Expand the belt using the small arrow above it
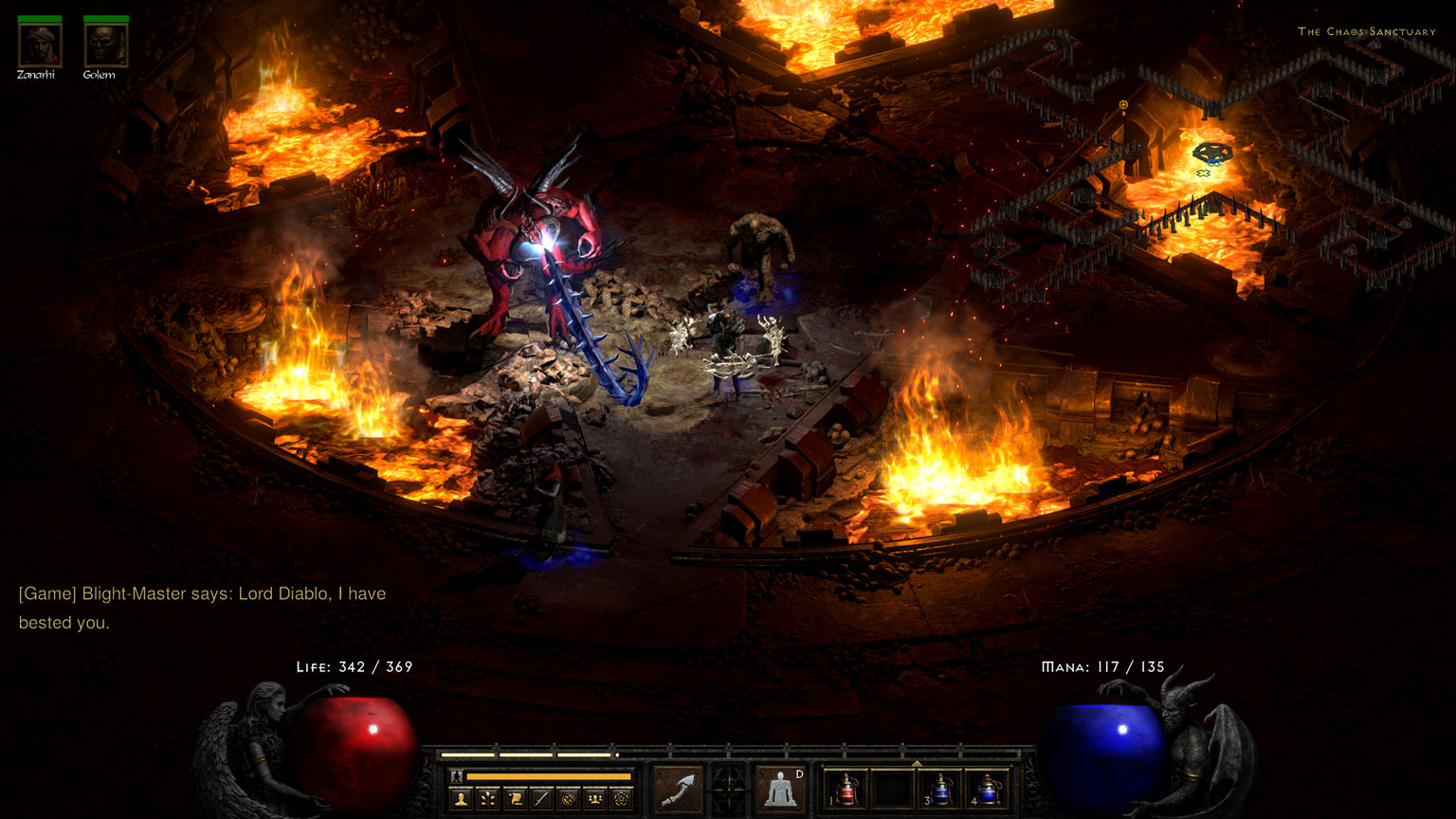Screen dimensions: 1456x819 pyautogui.click(x=915, y=762)
